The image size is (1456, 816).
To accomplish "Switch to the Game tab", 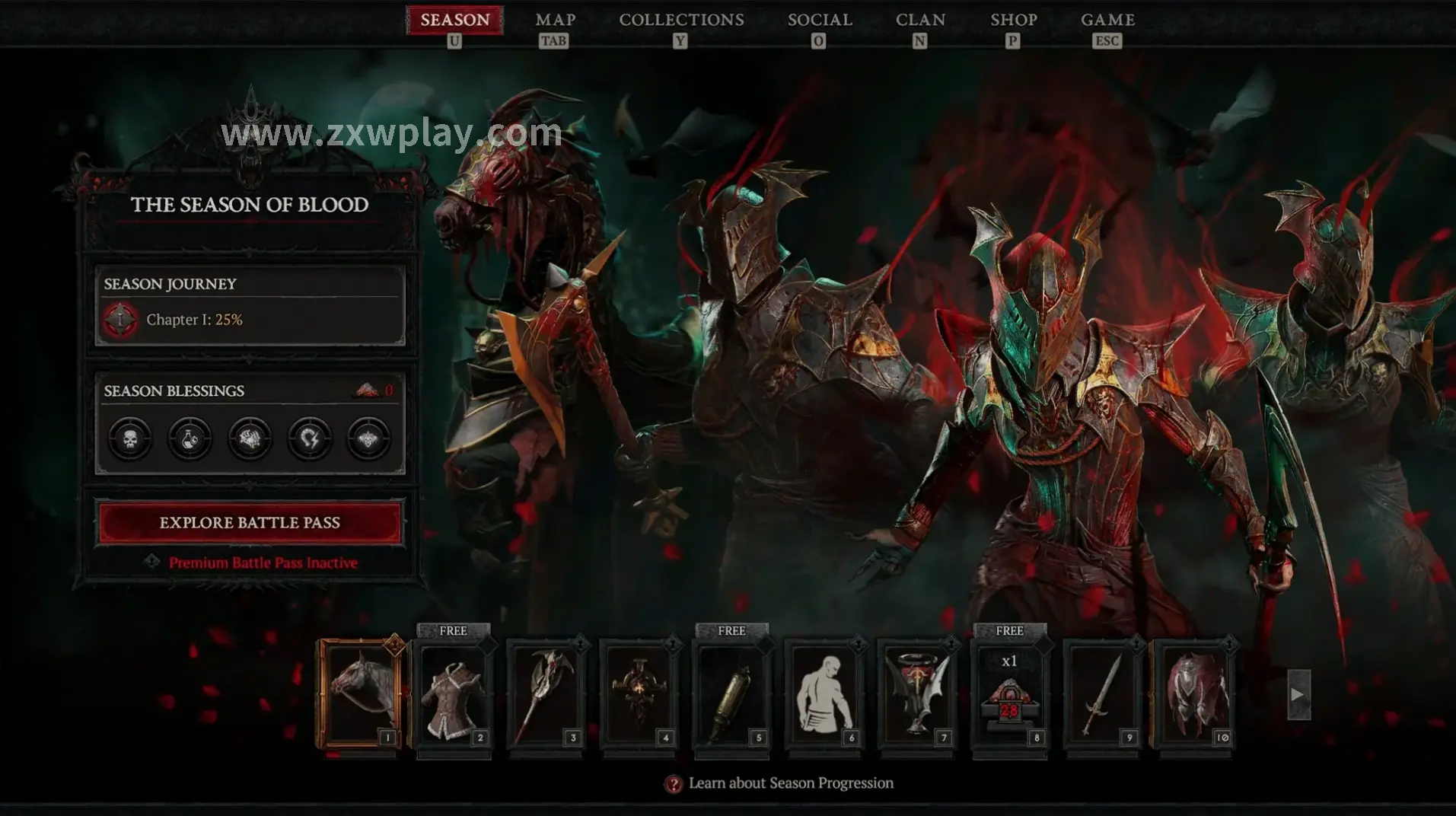I will pyautogui.click(x=1107, y=21).
